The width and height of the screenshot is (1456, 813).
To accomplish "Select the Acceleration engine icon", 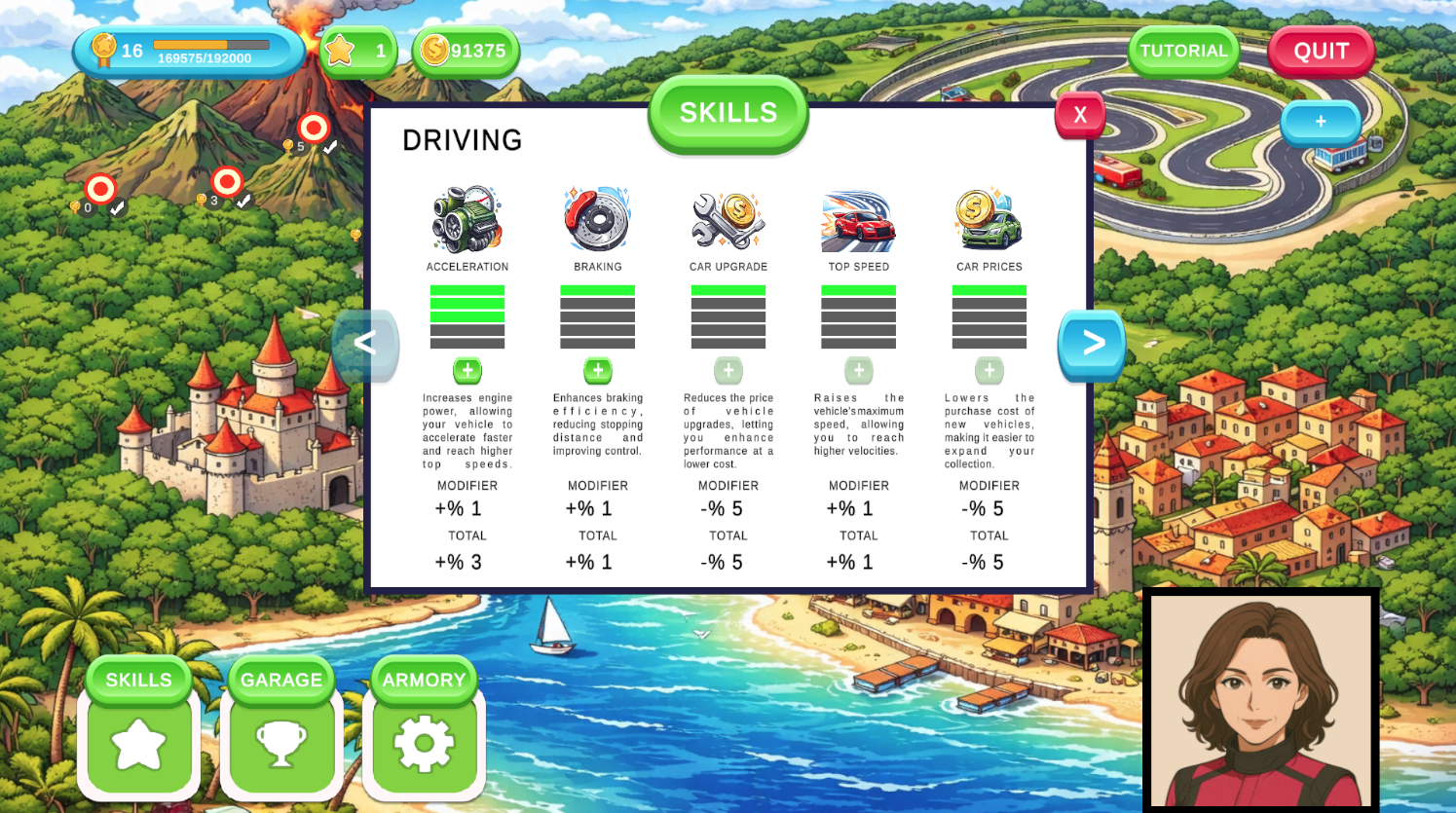I will point(467,219).
